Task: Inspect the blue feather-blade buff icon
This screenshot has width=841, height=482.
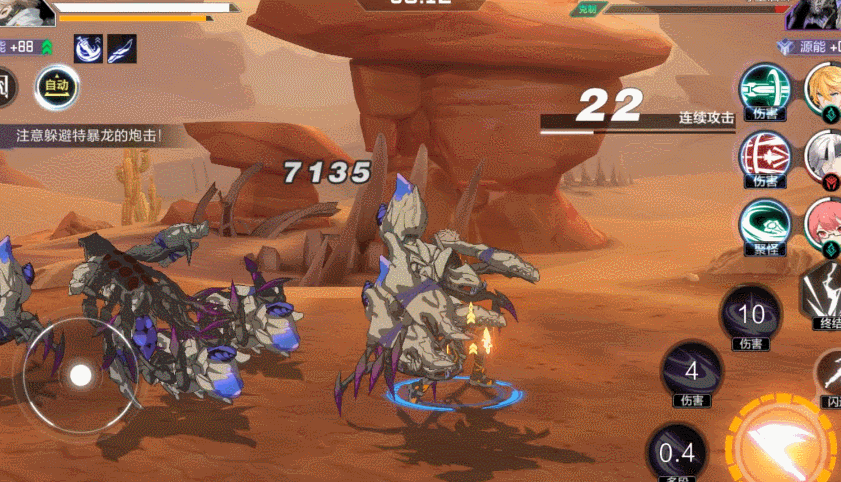Action: (122, 47)
